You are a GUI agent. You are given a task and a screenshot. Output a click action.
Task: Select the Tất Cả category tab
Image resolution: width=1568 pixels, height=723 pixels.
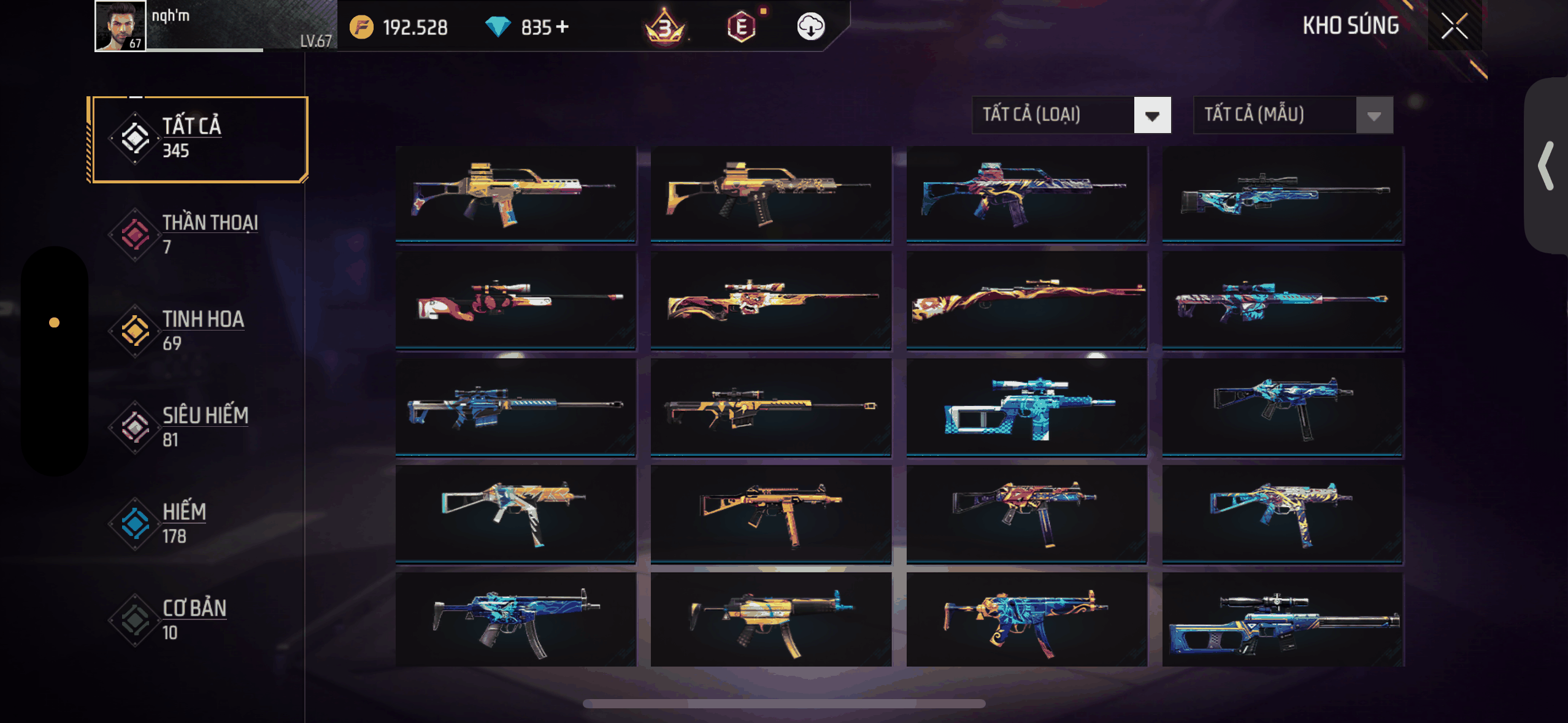(x=199, y=139)
